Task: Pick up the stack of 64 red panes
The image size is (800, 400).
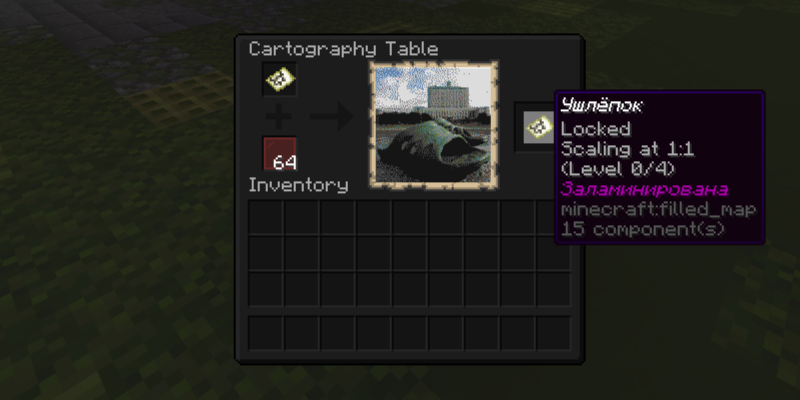Action: 279,154
